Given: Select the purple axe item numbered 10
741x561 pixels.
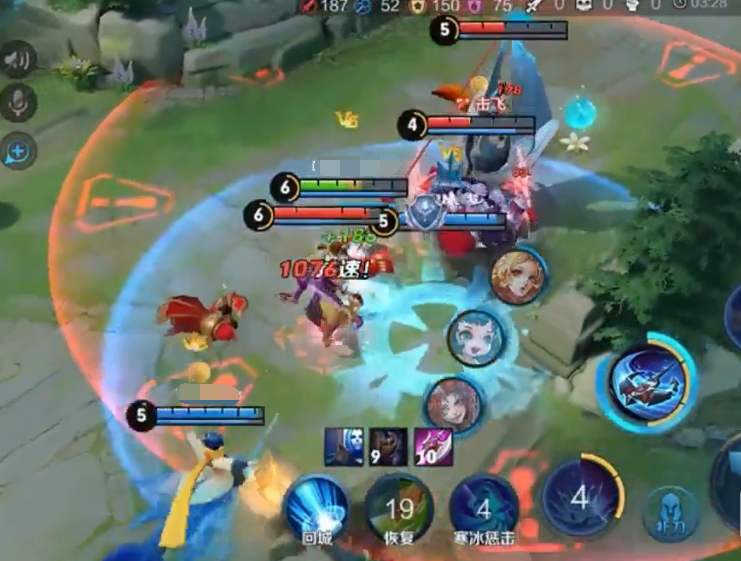Looking at the screenshot, I should [432, 446].
